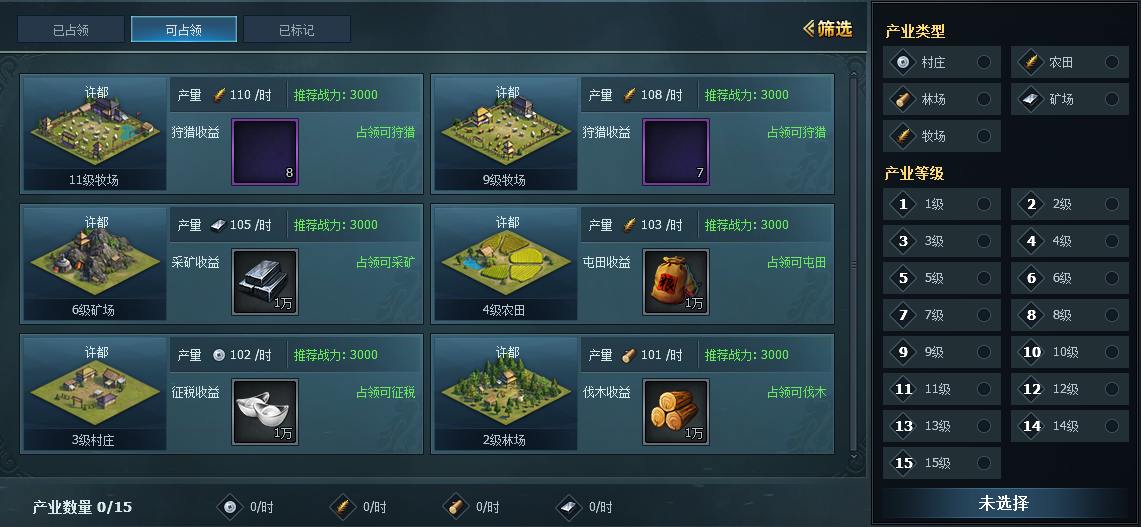The image size is (1141, 527).
Task: Click the silver ingot tax reward icon
Action: 265,411
